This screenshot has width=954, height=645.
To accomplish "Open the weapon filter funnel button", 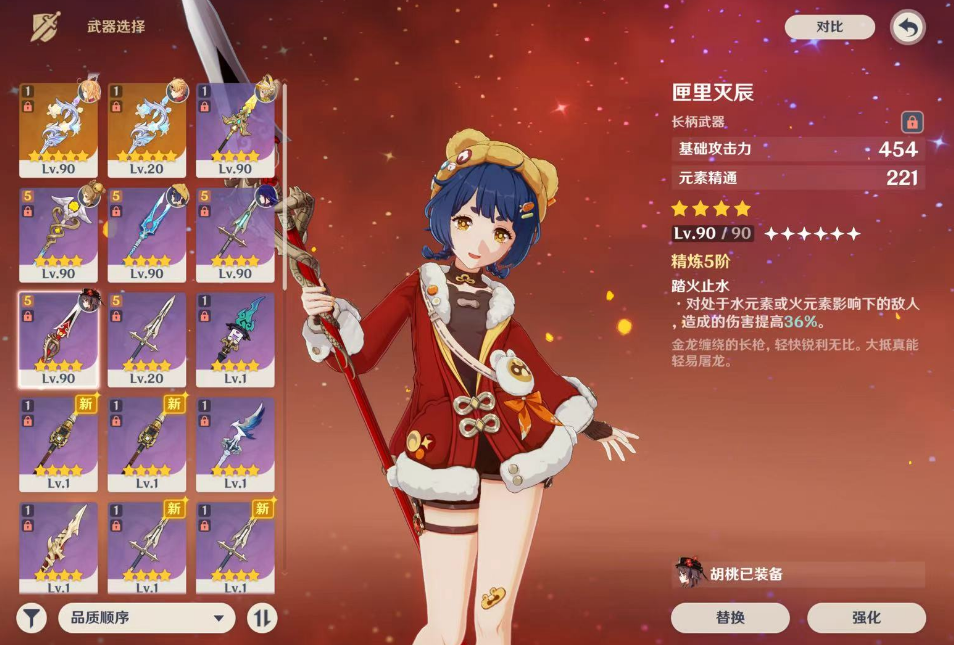I will coord(32,617).
